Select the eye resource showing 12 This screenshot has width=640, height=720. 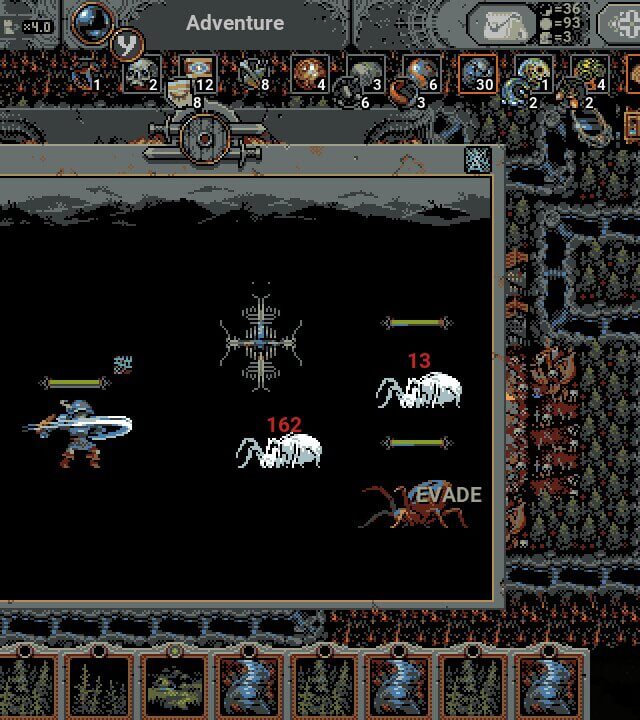point(196,72)
